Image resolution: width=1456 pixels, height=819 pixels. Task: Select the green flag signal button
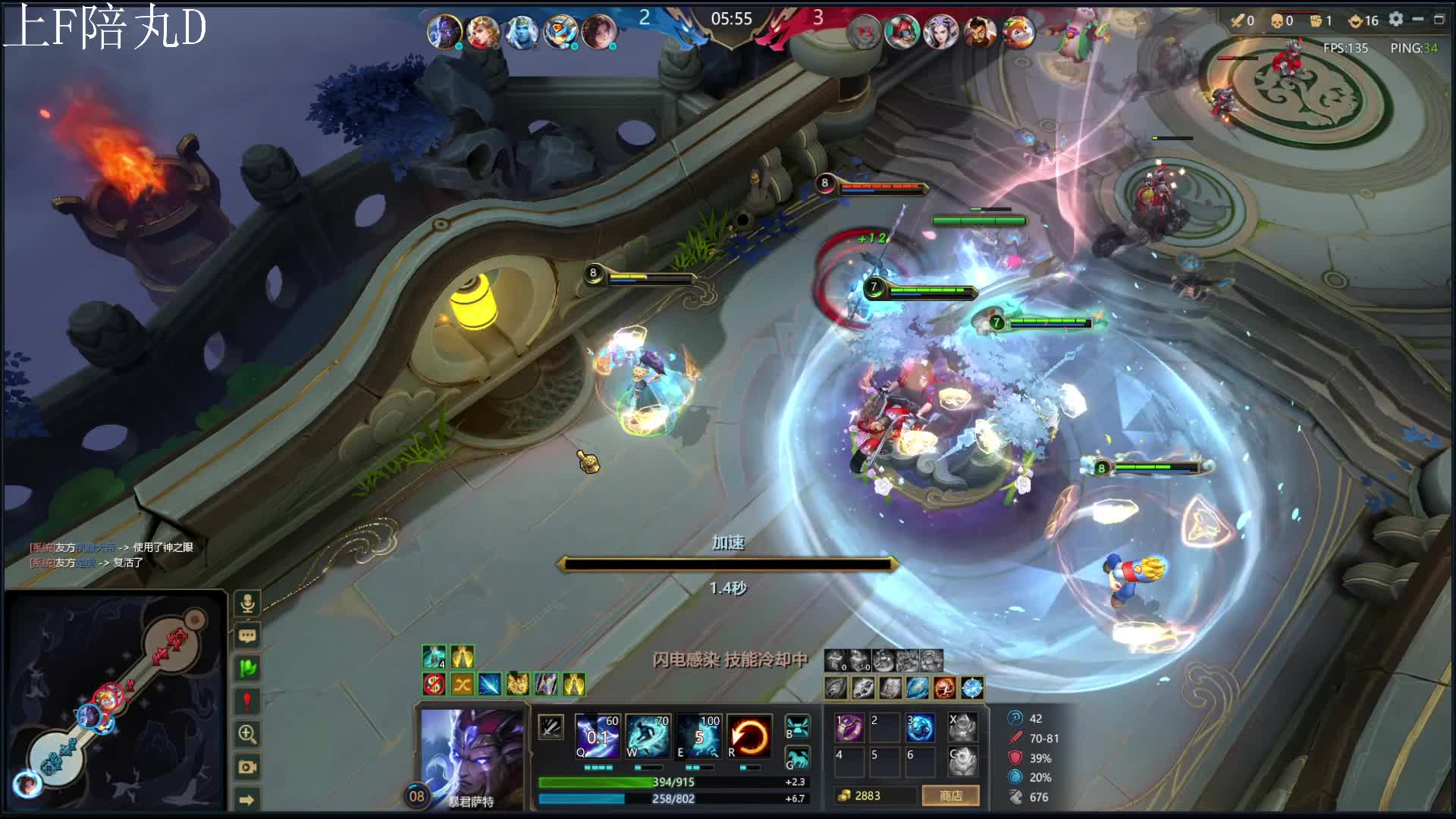coord(247,668)
